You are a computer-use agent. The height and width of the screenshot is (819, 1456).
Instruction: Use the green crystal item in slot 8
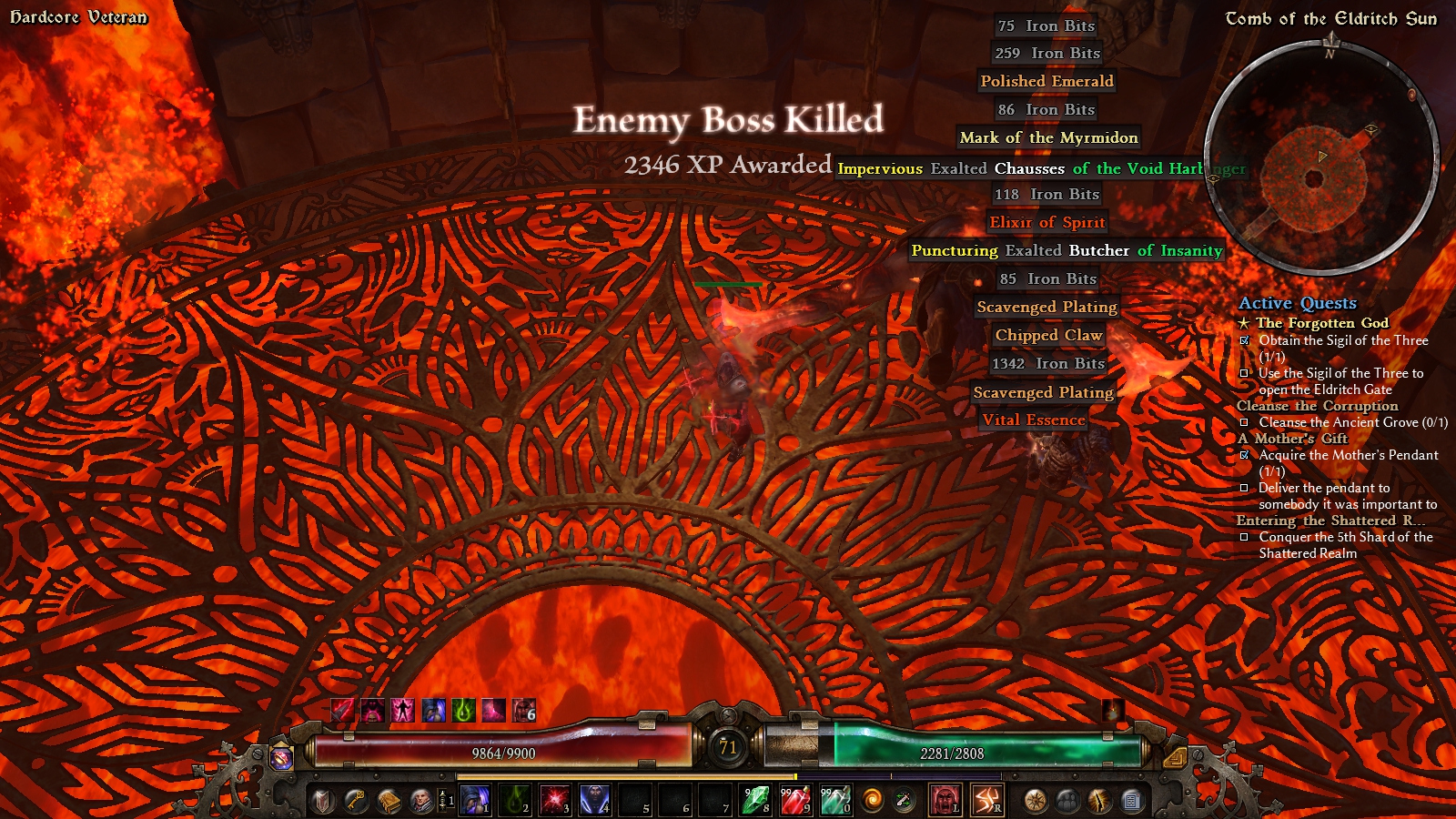tap(754, 800)
